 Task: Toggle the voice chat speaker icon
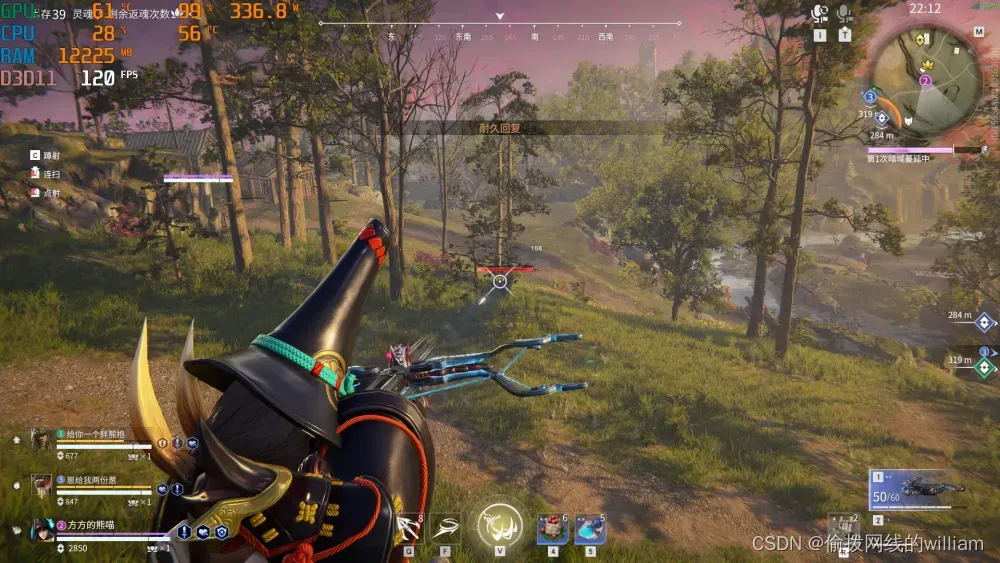coord(820,14)
